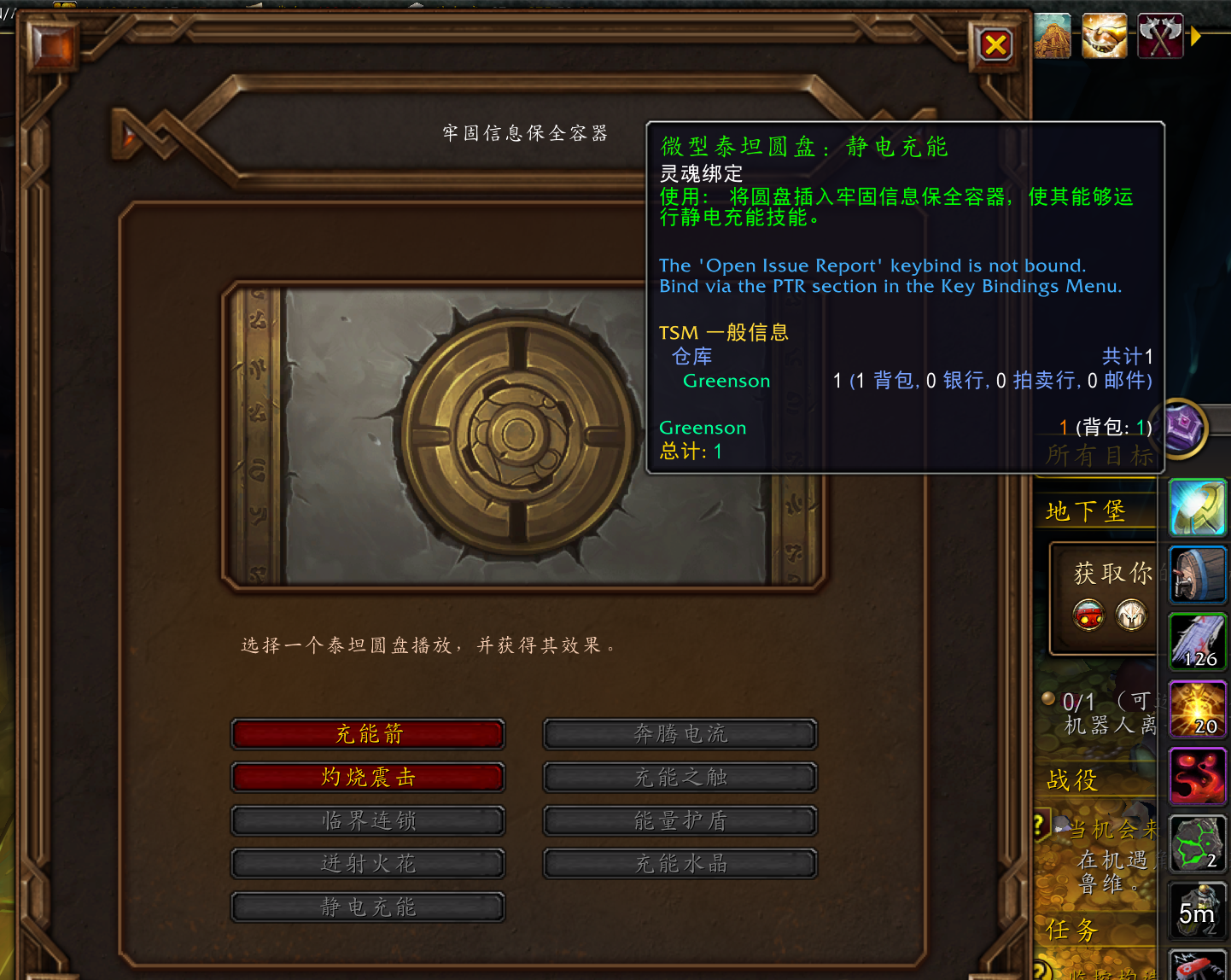Select the 灼烧震击 disc ability
The width and height of the screenshot is (1231, 980).
coord(367,778)
